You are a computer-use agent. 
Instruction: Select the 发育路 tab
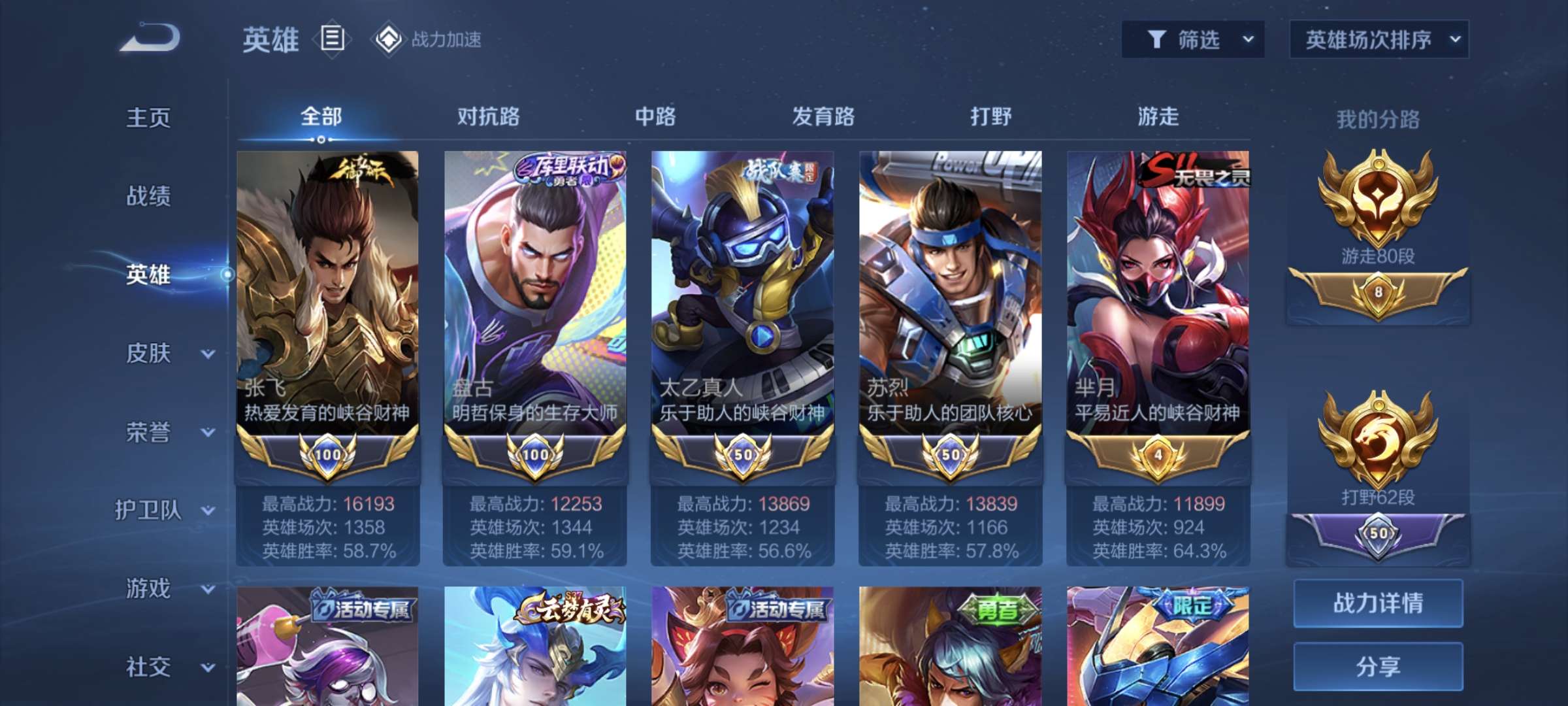tap(823, 117)
